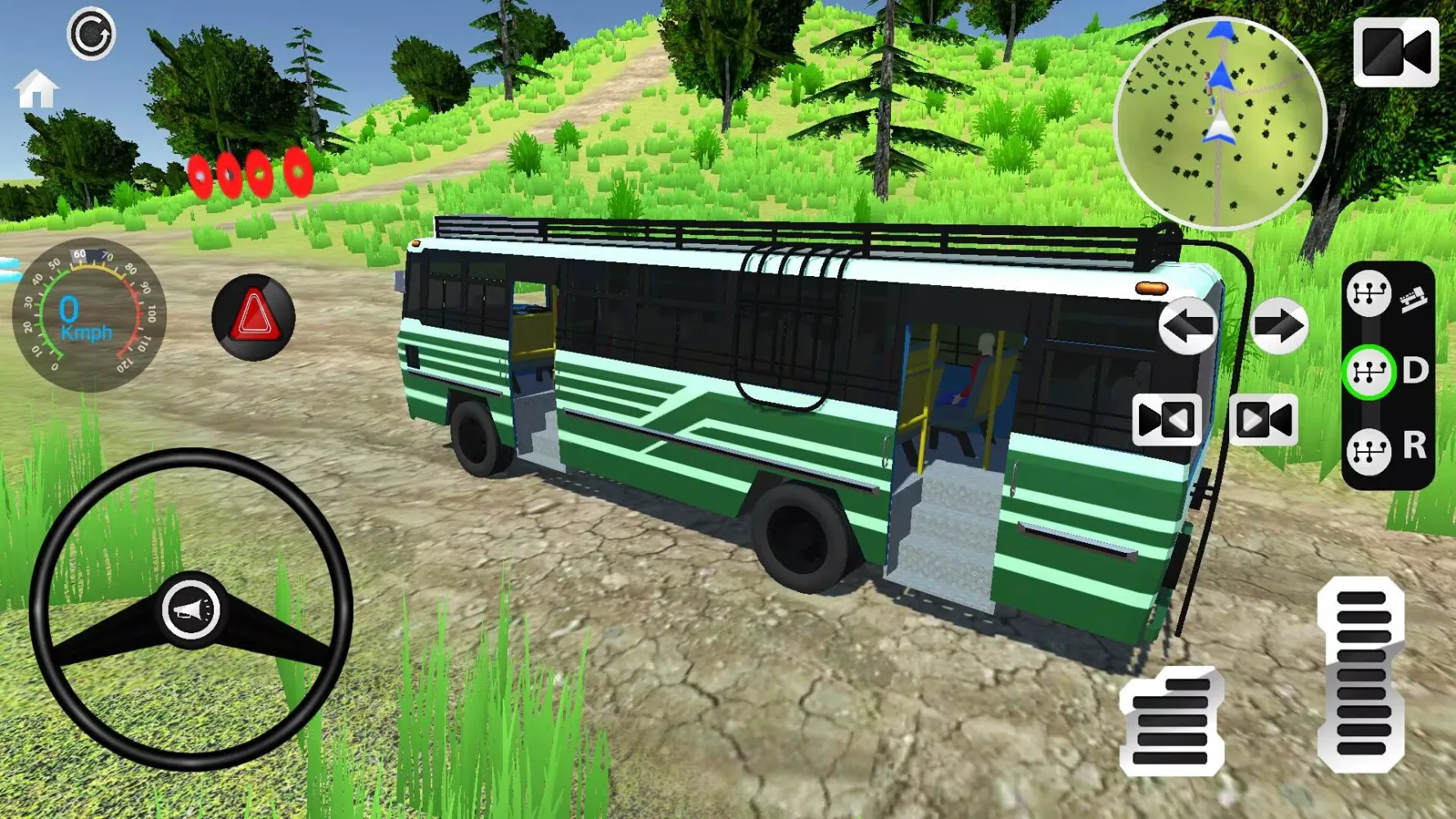Viewport: 1456px width, 819px height.
Task: Switch to the rear-facing camera view
Action: pos(1164,419)
